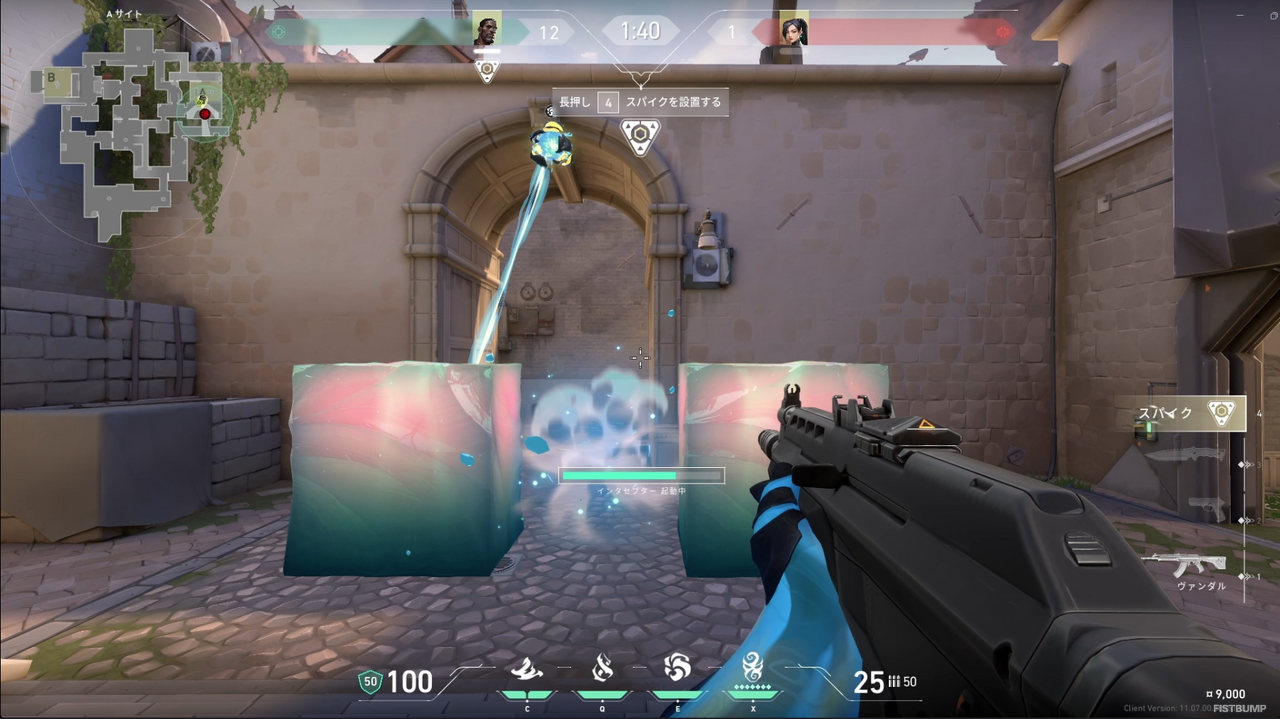
Task: Switch to the knife in the weapon list
Action: coord(1185,455)
